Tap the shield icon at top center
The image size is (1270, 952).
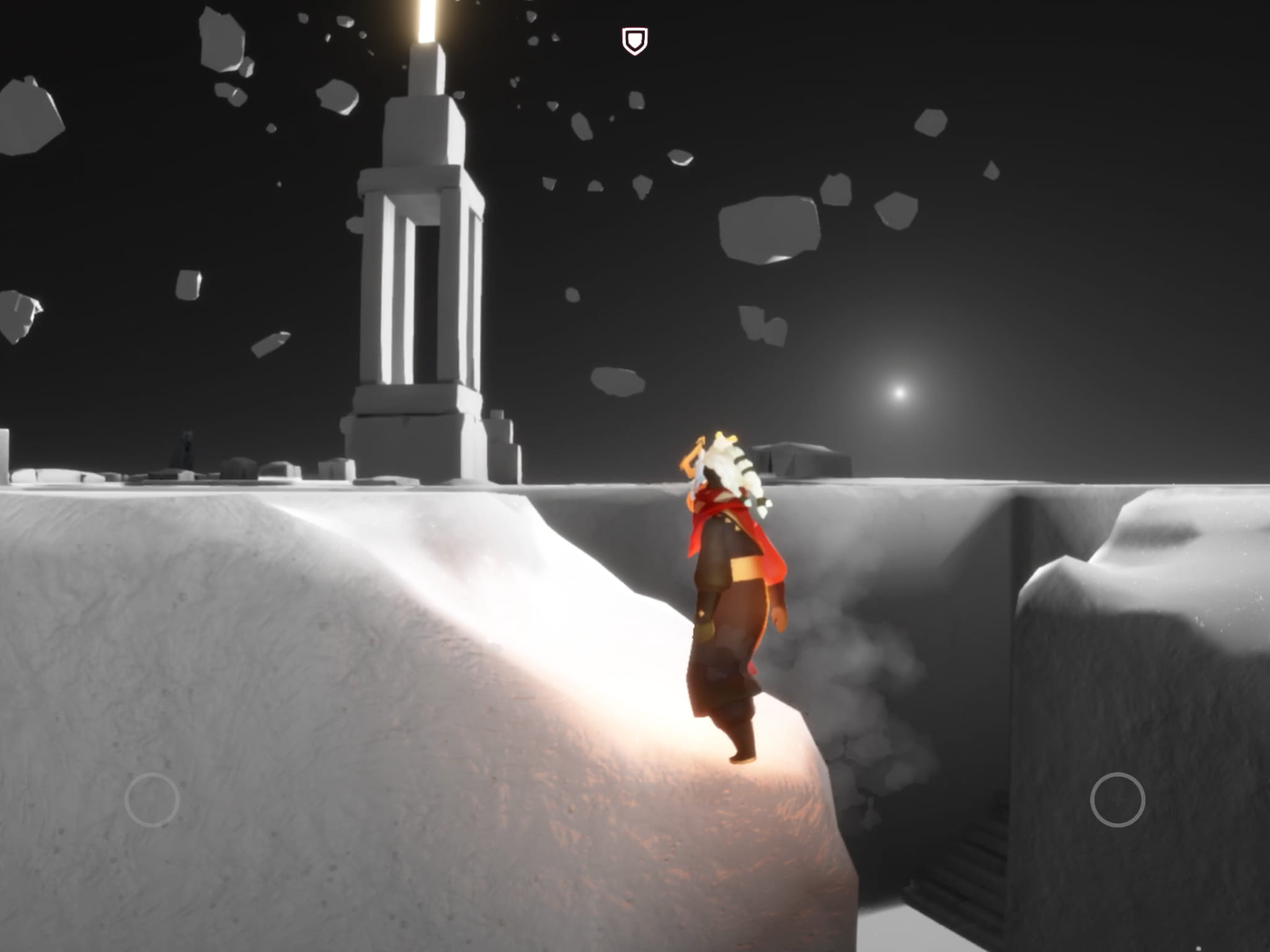click(x=634, y=42)
